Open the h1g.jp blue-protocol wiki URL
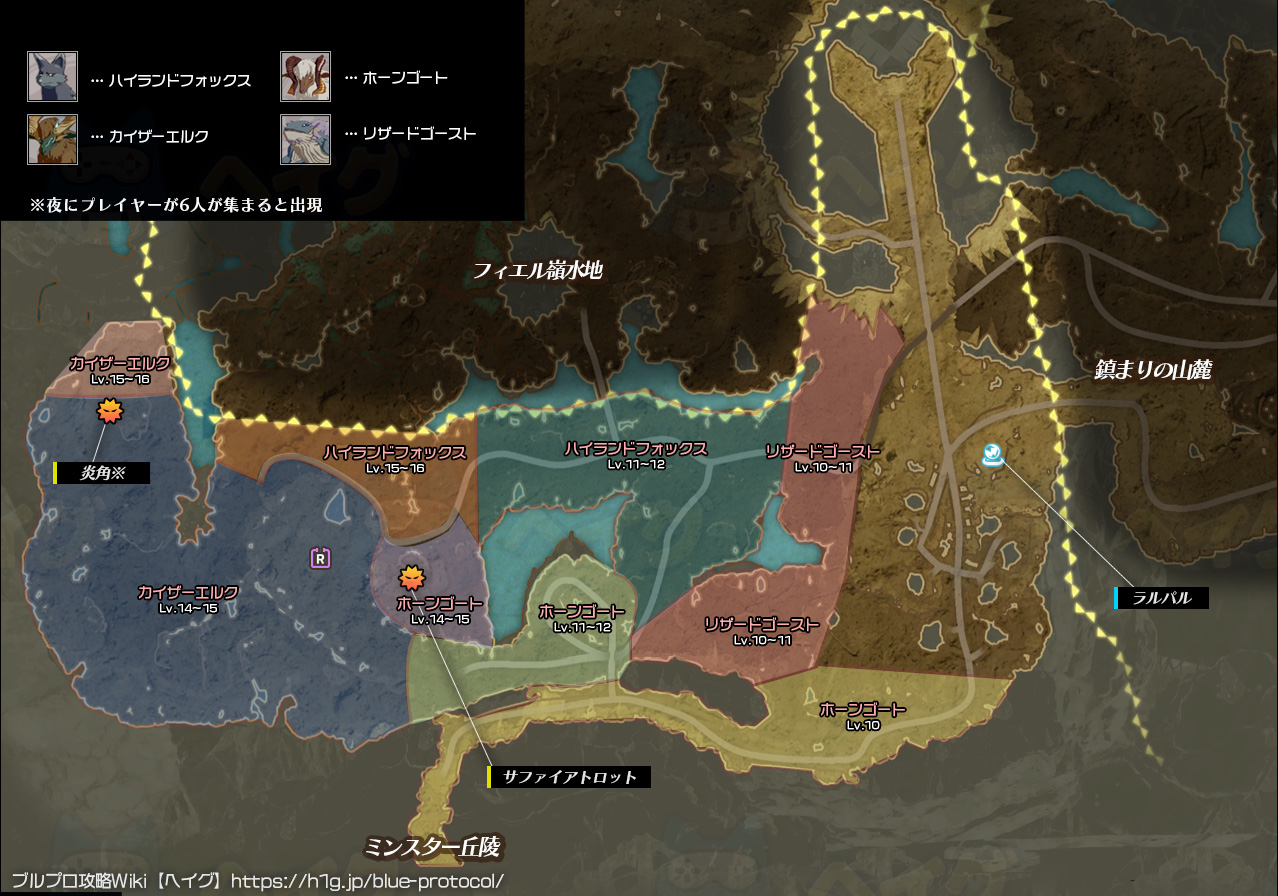Viewport: 1278px width, 896px height. (366, 882)
